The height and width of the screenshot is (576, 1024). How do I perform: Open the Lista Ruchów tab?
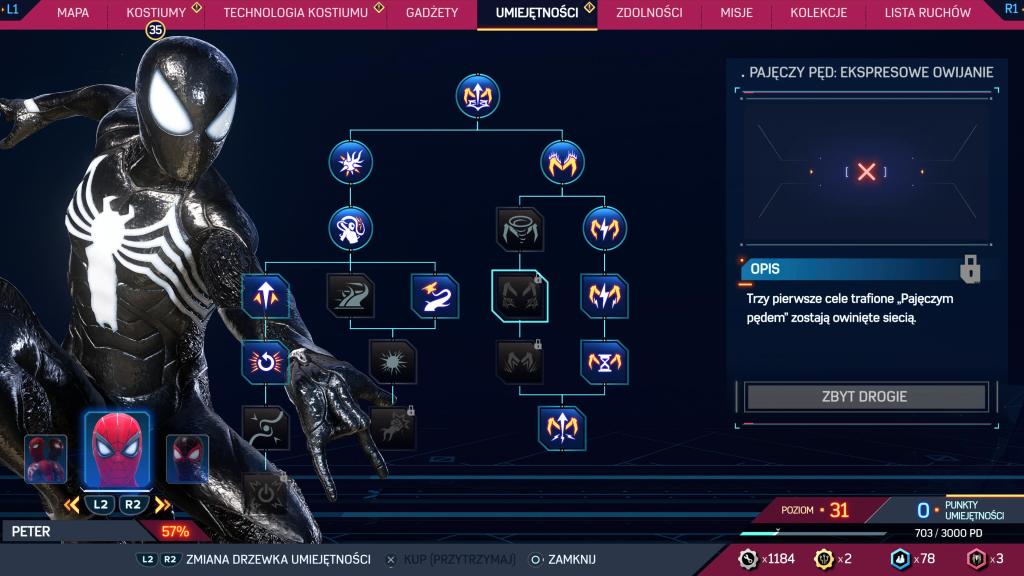pyautogui.click(x=927, y=13)
